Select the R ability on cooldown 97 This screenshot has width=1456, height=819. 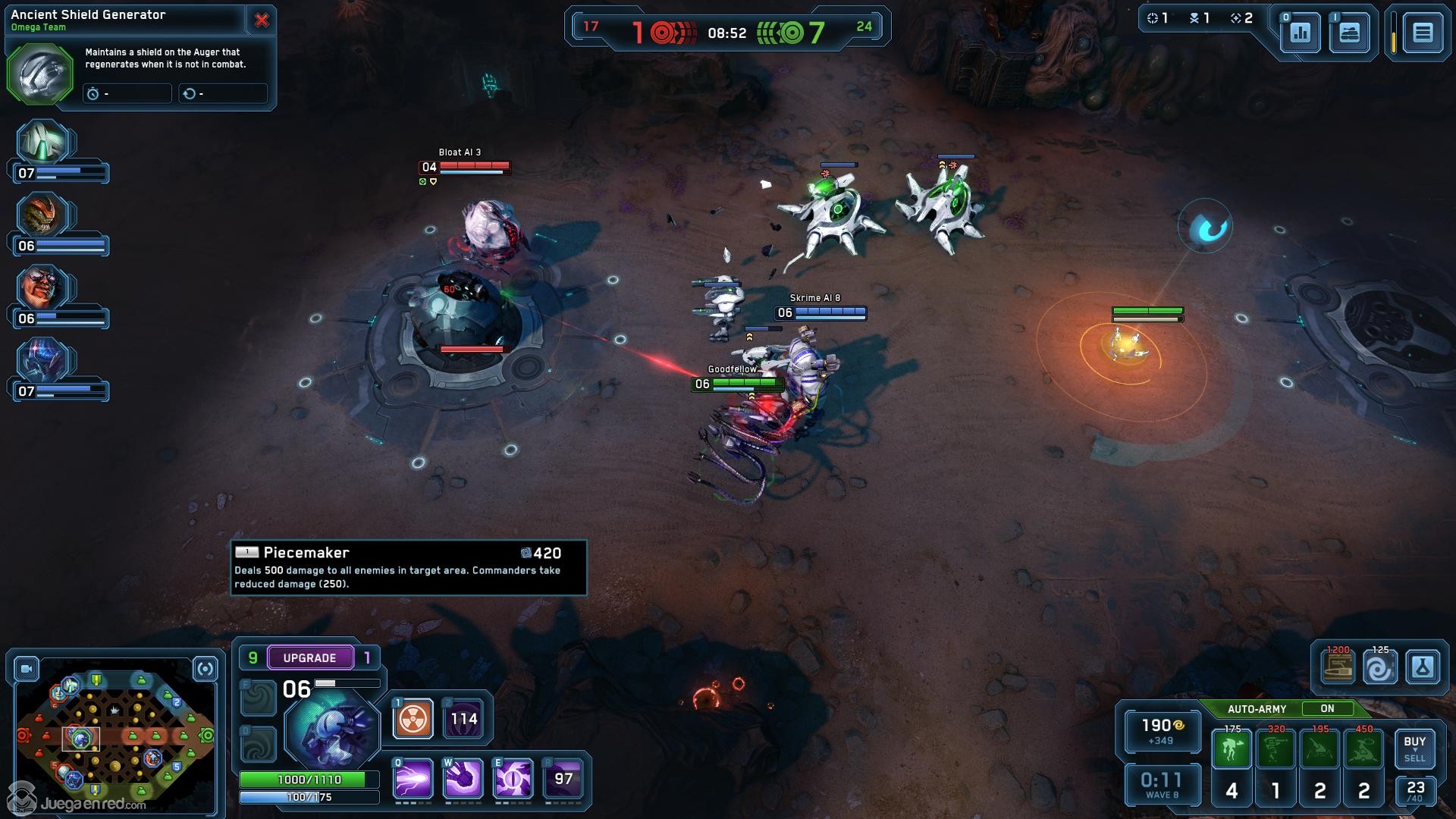(563, 779)
